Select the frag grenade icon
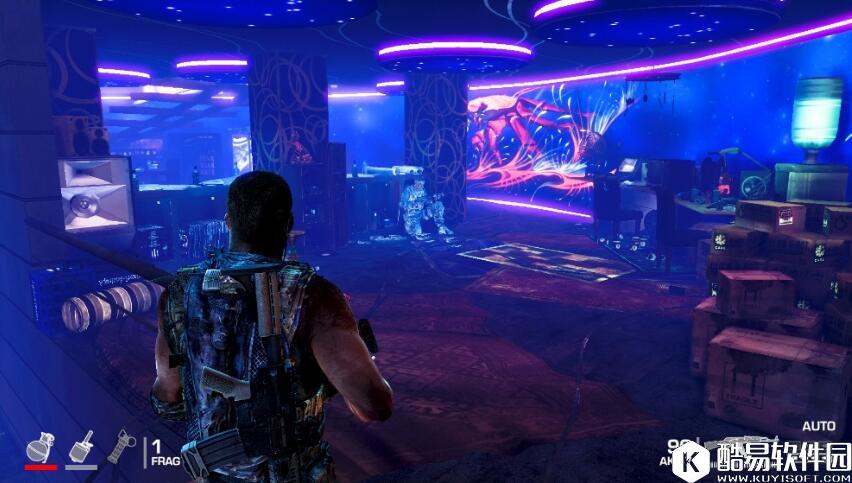The height and width of the screenshot is (483, 852). (x=41, y=446)
